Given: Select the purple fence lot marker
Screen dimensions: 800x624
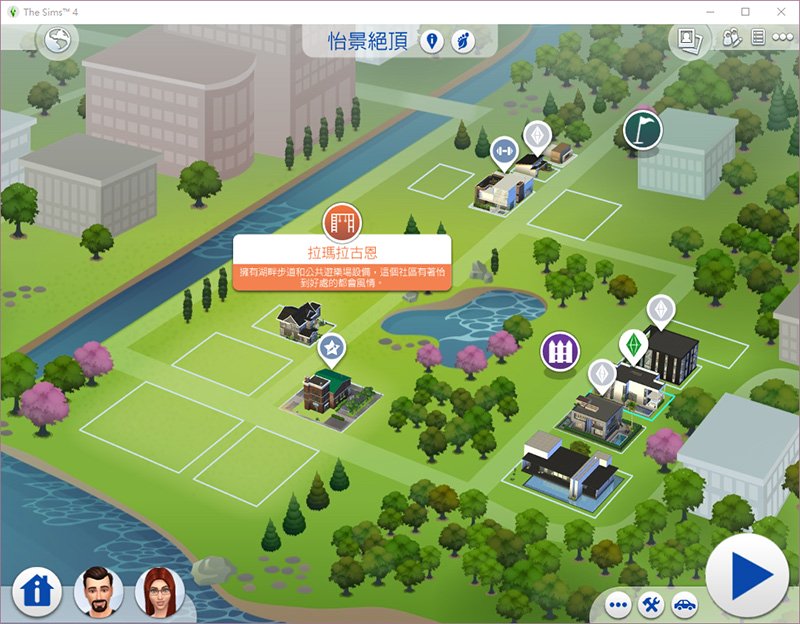Looking at the screenshot, I should pos(559,350).
